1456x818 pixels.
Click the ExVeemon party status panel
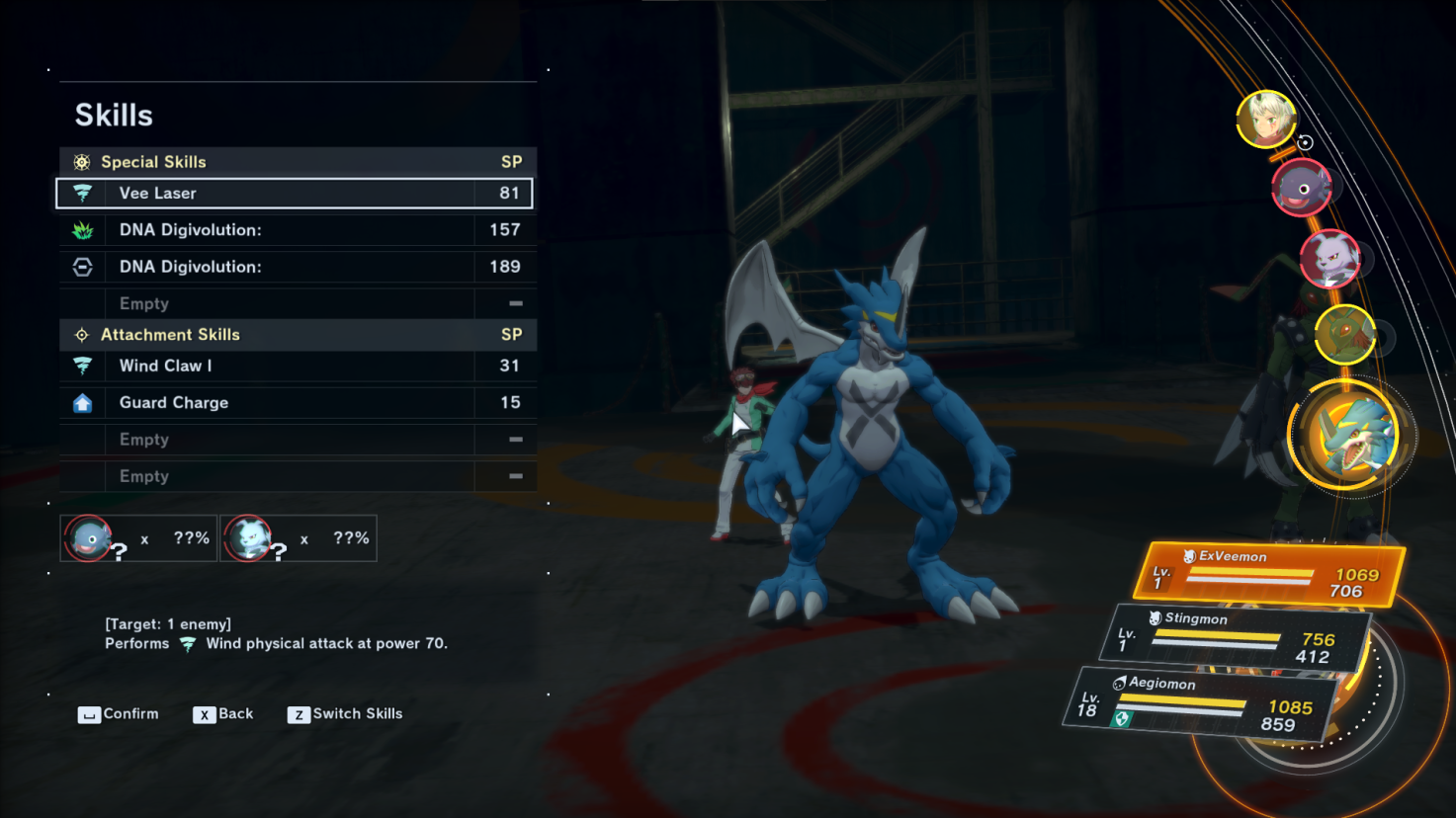tap(1269, 574)
